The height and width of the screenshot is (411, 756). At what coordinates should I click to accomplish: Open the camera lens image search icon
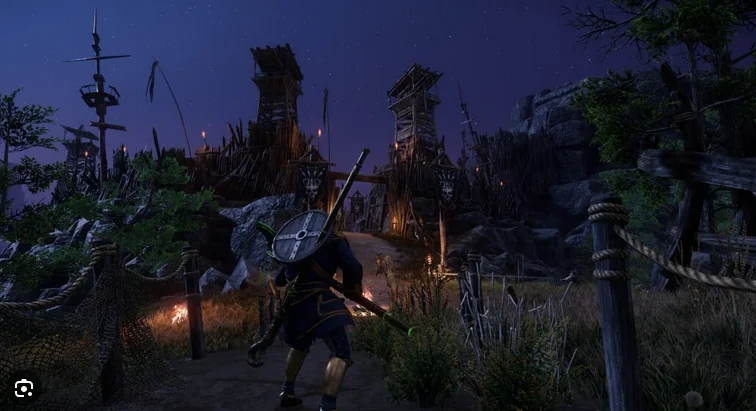click(24, 388)
